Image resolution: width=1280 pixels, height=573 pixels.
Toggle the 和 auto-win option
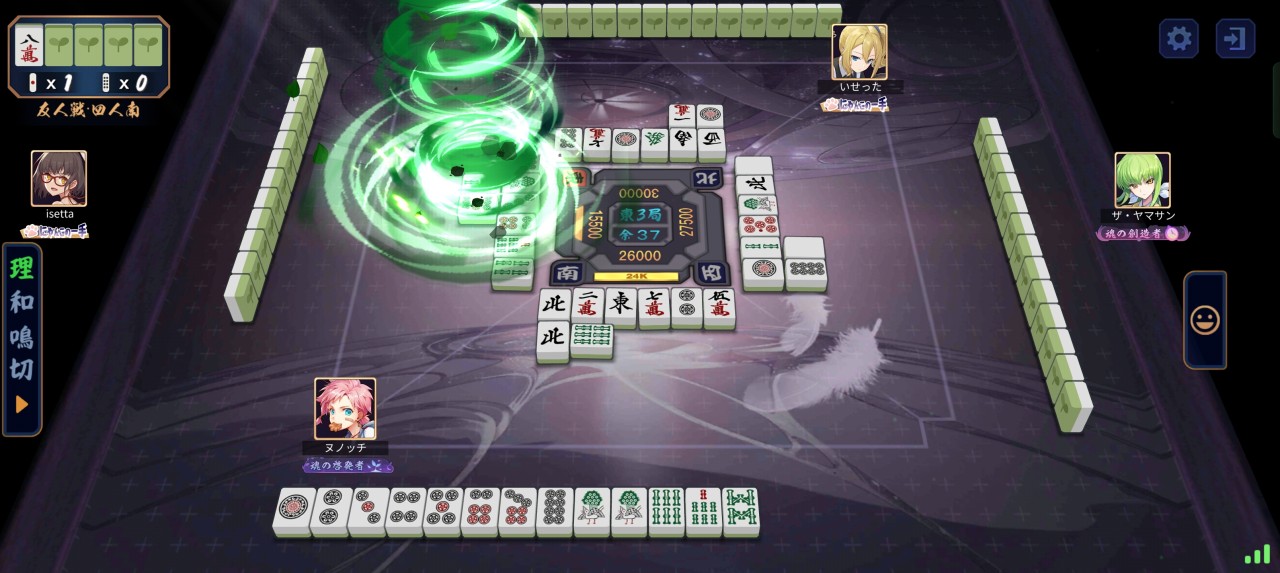click(22, 302)
